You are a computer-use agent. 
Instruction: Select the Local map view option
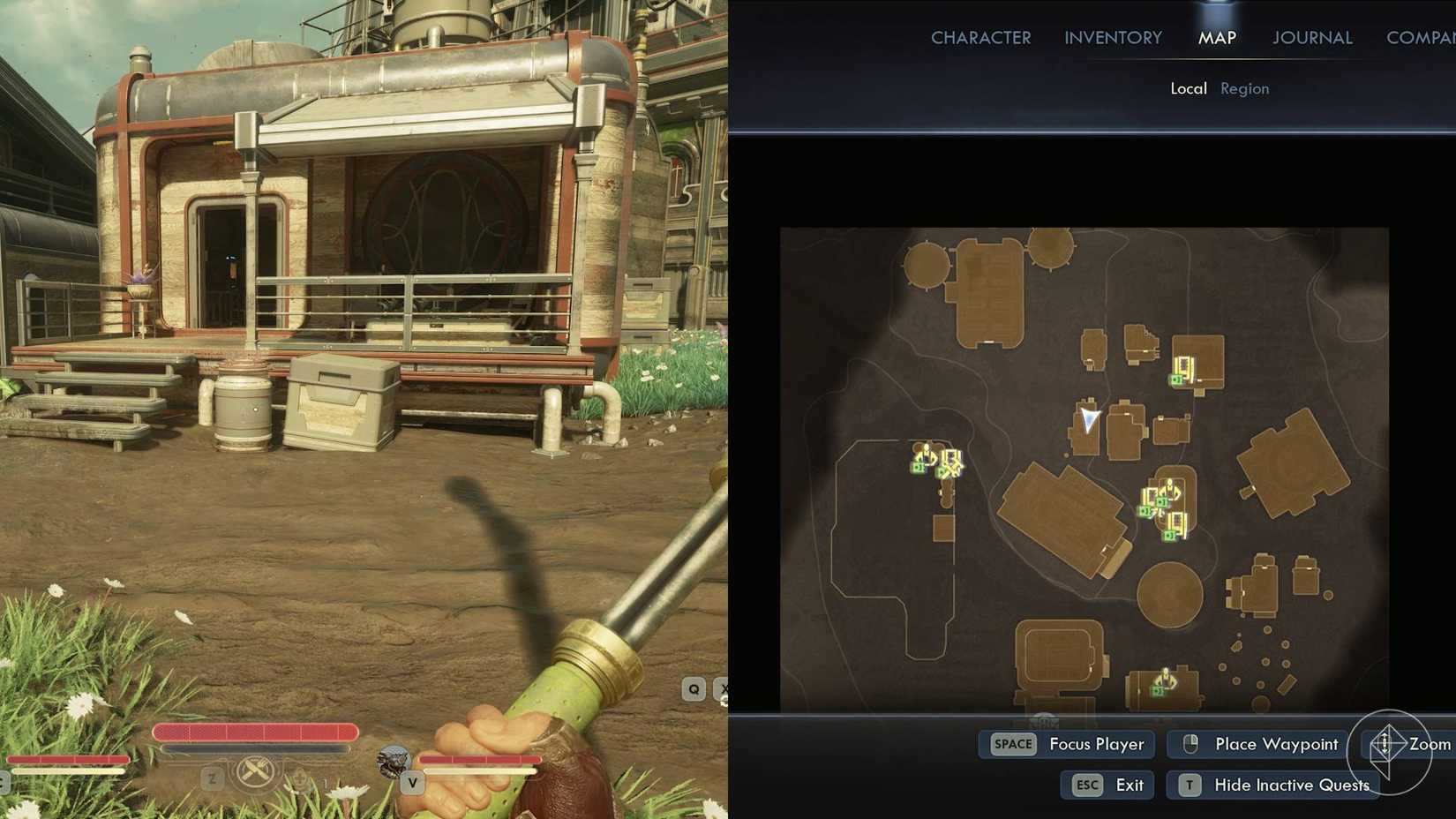[1189, 88]
